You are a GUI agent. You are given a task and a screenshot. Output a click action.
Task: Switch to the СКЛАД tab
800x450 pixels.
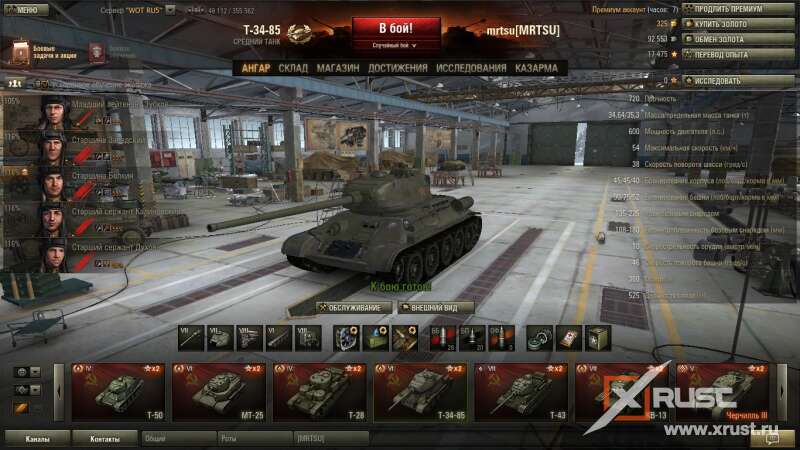tap(293, 68)
